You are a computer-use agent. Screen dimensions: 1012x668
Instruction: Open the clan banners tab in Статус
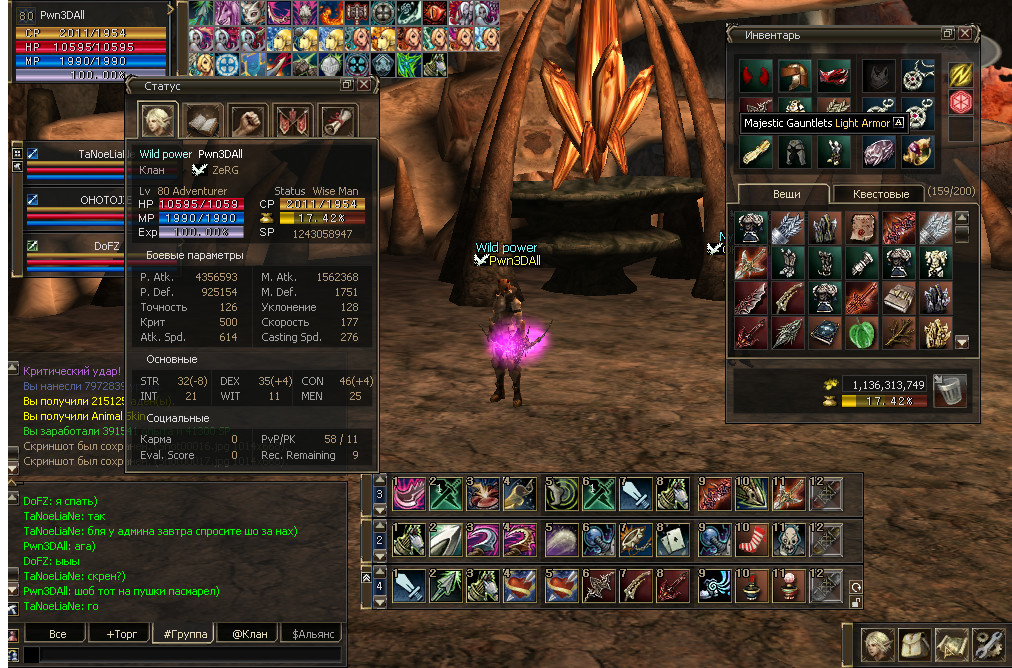coord(292,120)
